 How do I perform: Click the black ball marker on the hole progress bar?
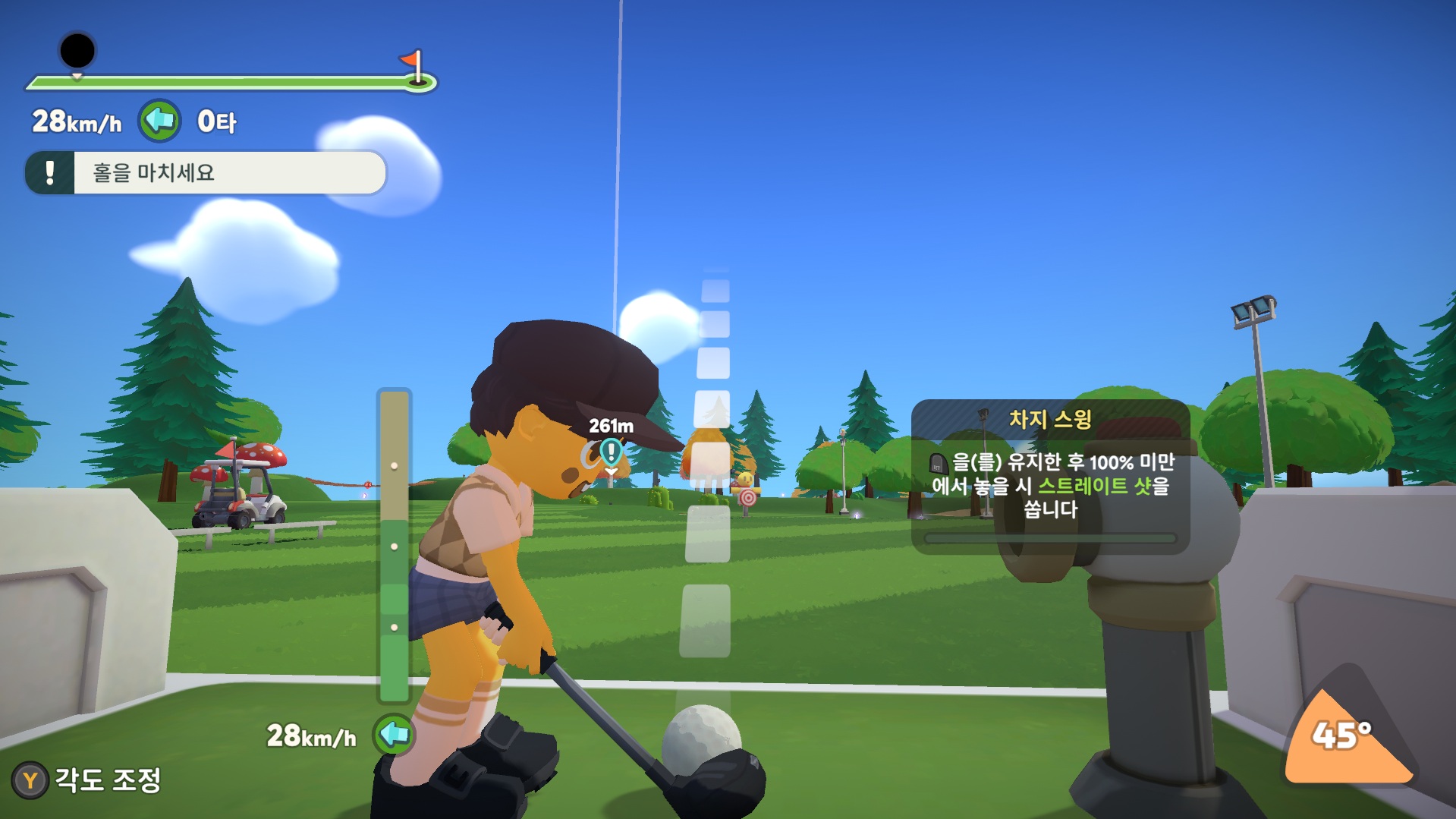coord(77,52)
